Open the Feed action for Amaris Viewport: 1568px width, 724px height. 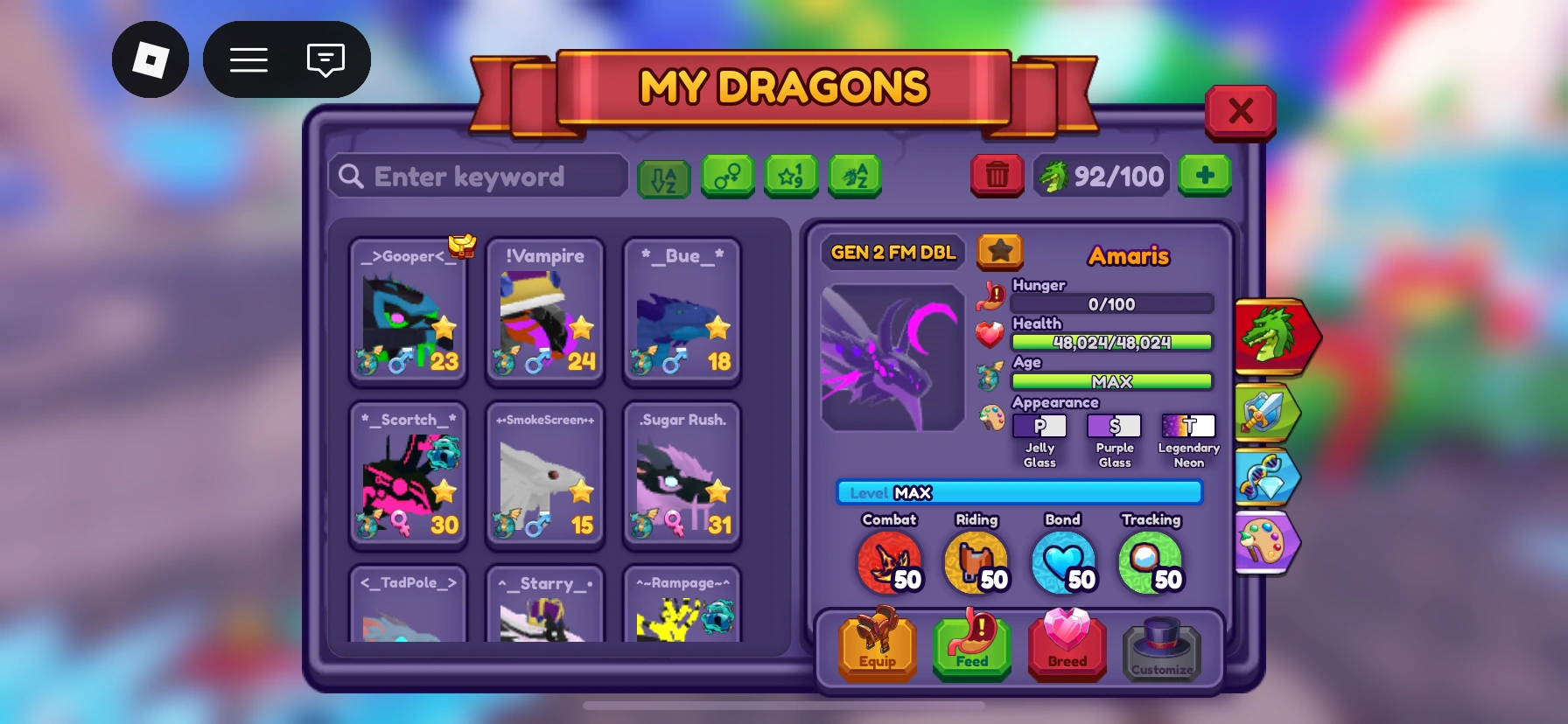971,647
